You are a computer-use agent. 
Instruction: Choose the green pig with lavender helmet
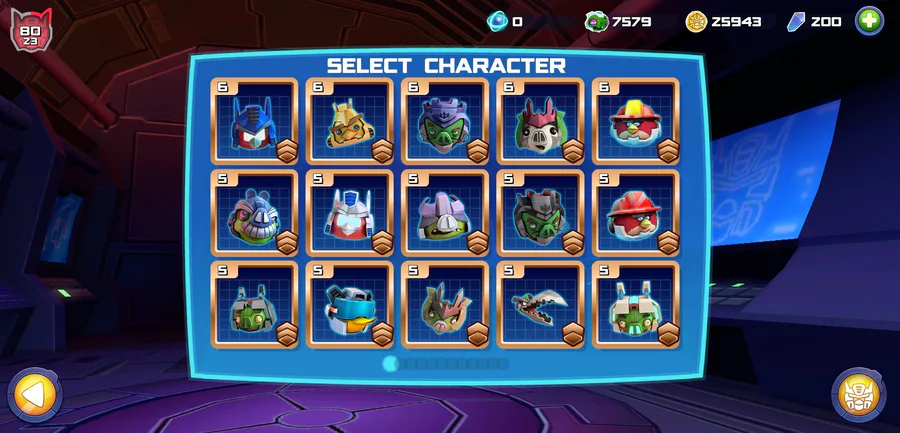[445, 213]
